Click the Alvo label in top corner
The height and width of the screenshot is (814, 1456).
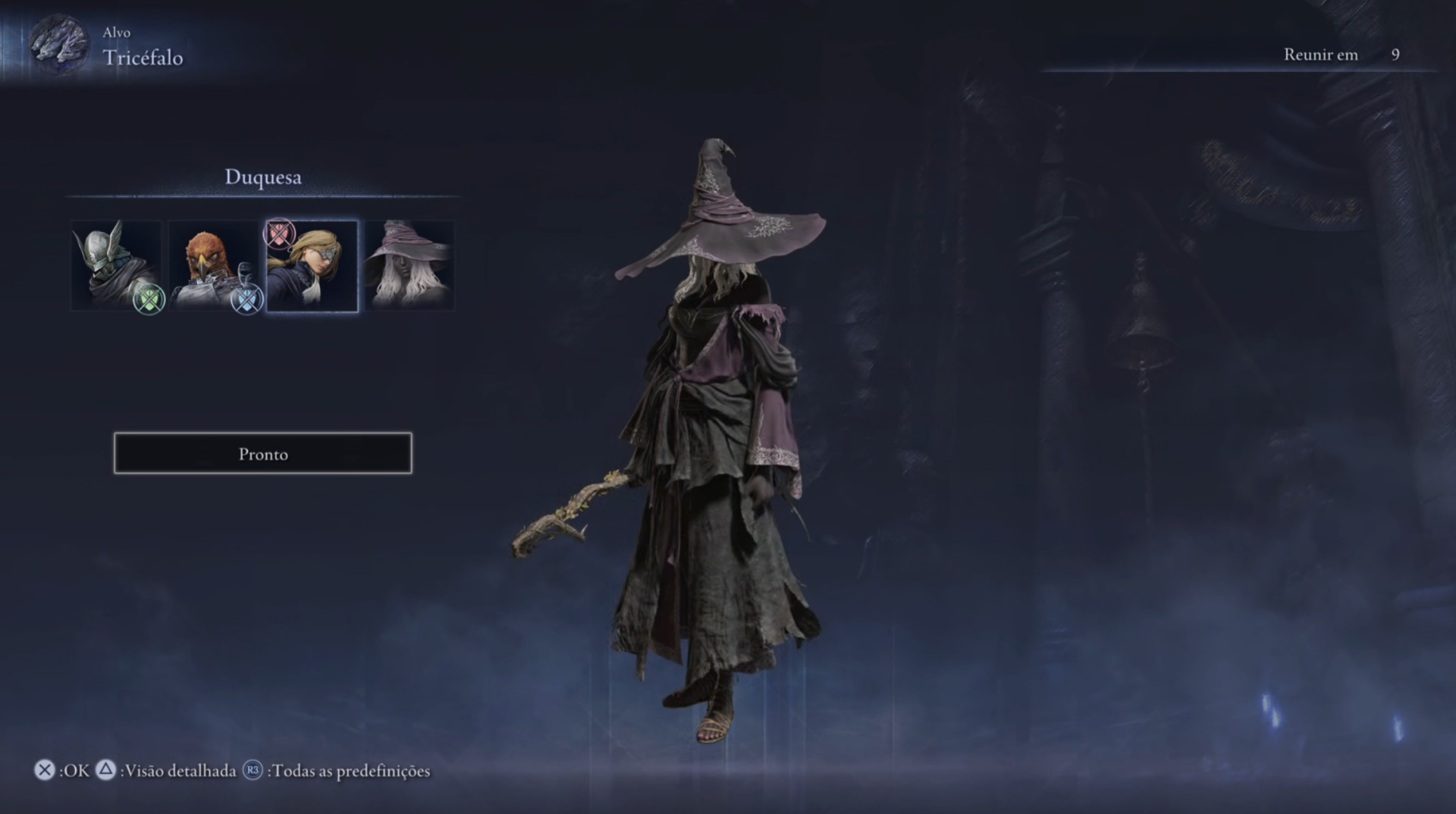pos(118,33)
